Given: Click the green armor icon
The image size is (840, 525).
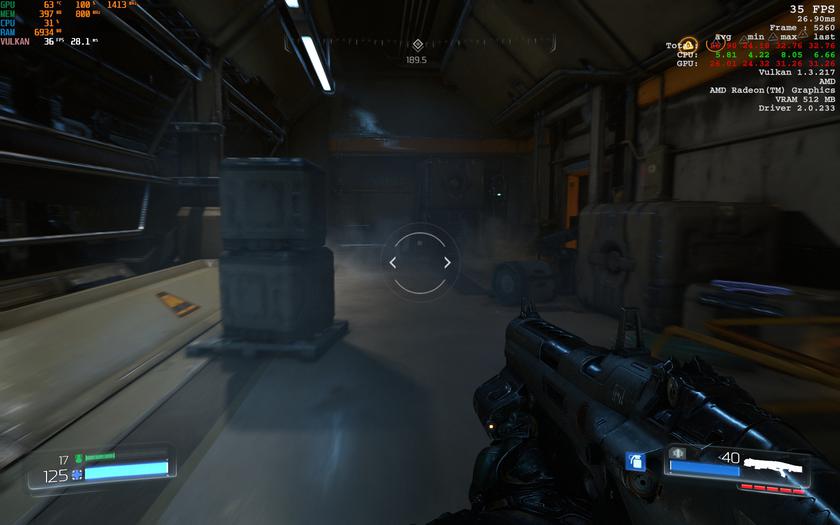Looking at the screenshot, I should pyautogui.click(x=77, y=458).
